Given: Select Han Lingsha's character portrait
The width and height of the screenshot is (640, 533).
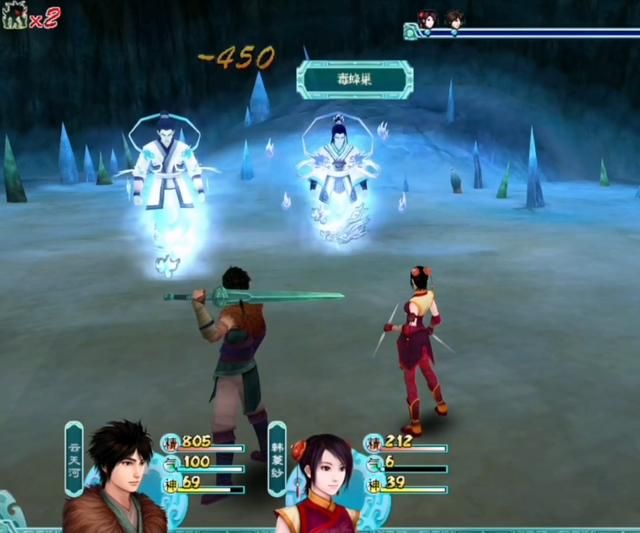Looking at the screenshot, I should pyautogui.click(x=320, y=485).
